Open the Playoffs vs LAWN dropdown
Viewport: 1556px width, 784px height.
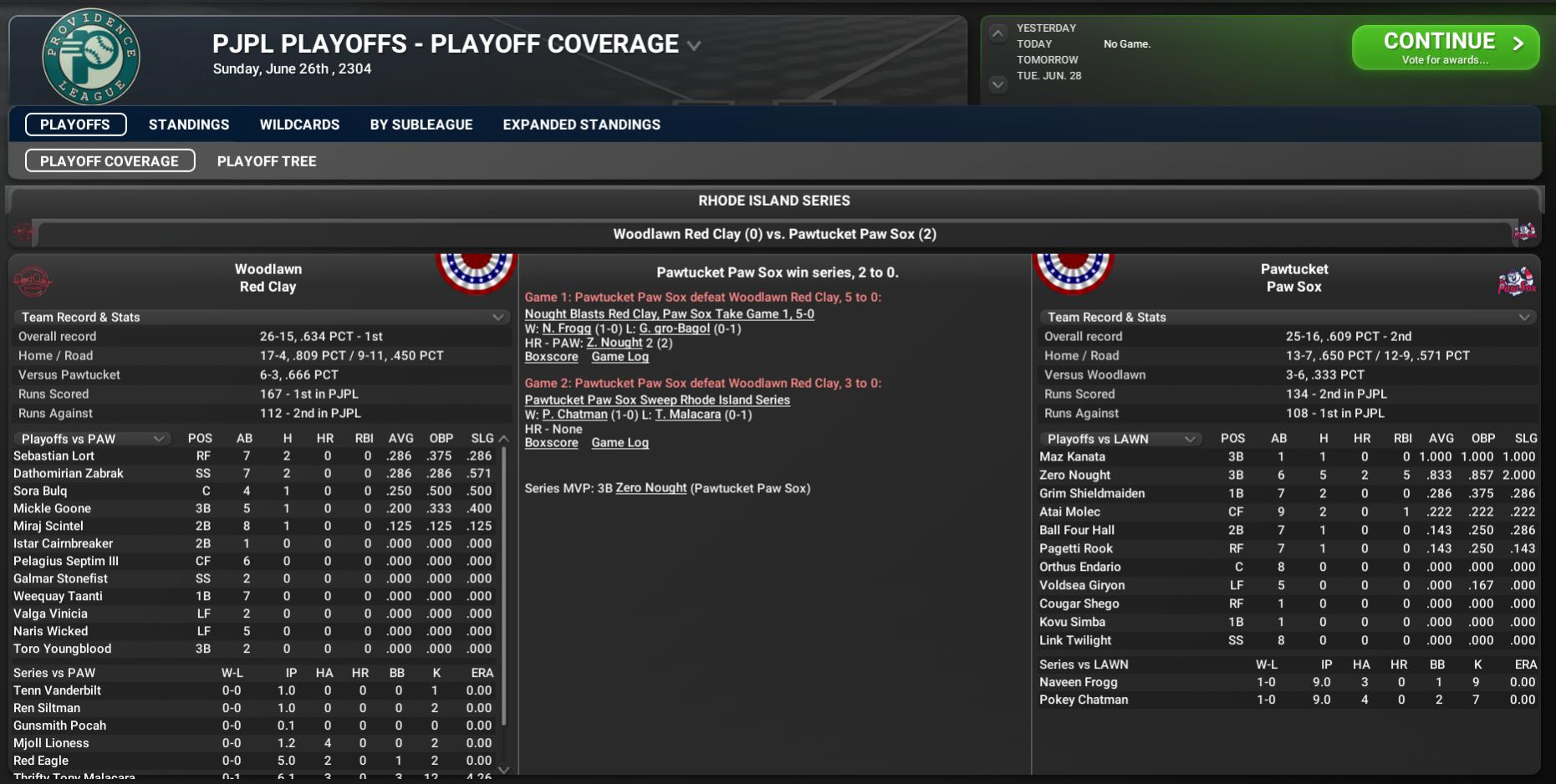coord(1119,439)
